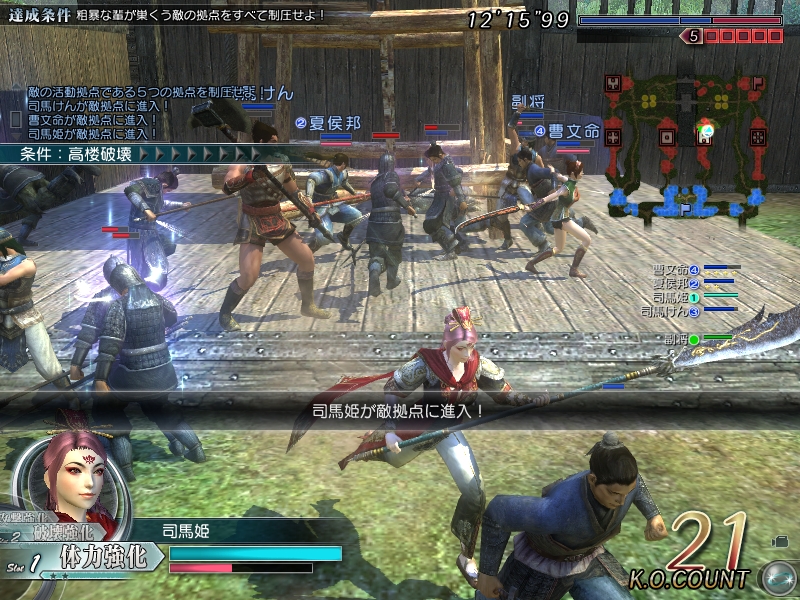Image resolution: width=800 pixels, height=600 pixels.
Task: Select the red enemy flag base on minimap
Action: pyautogui.click(x=758, y=84)
